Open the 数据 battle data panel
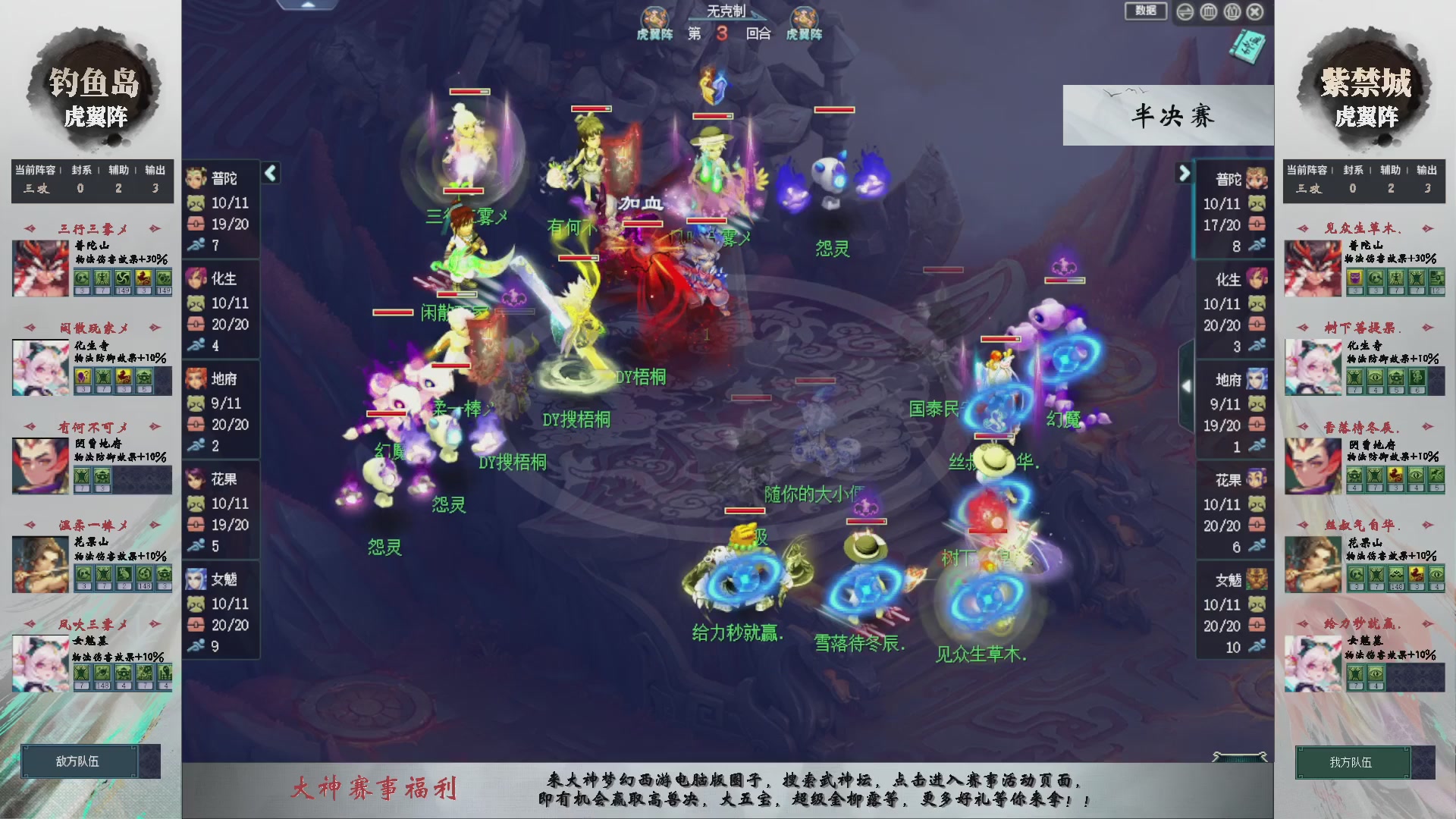This screenshot has height=819, width=1456. click(1146, 12)
